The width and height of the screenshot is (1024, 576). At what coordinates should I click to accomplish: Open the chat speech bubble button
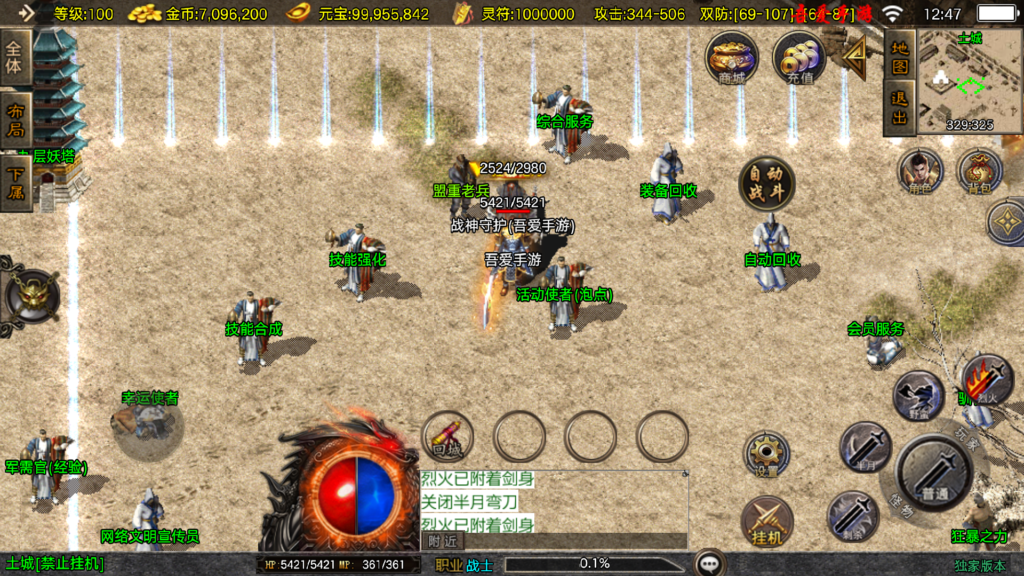click(710, 564)
